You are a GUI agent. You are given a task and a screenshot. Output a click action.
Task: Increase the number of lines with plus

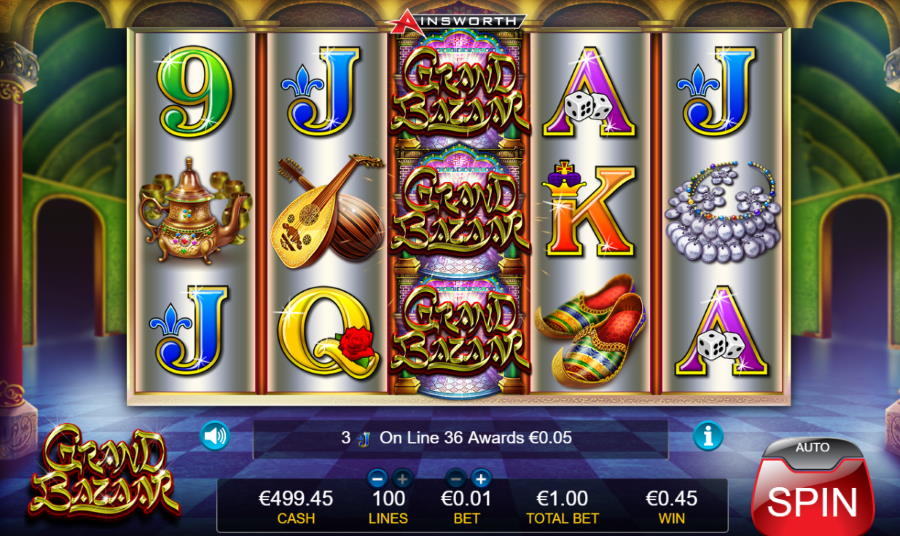[402, 478]
